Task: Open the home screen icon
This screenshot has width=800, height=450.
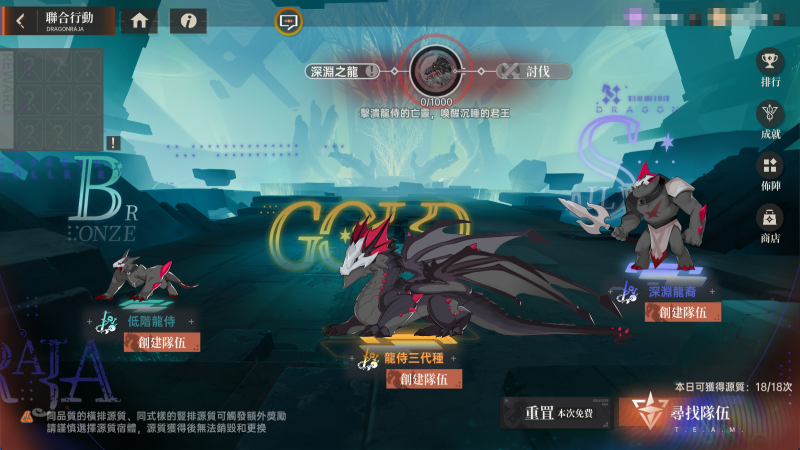Action: [139, 21]
